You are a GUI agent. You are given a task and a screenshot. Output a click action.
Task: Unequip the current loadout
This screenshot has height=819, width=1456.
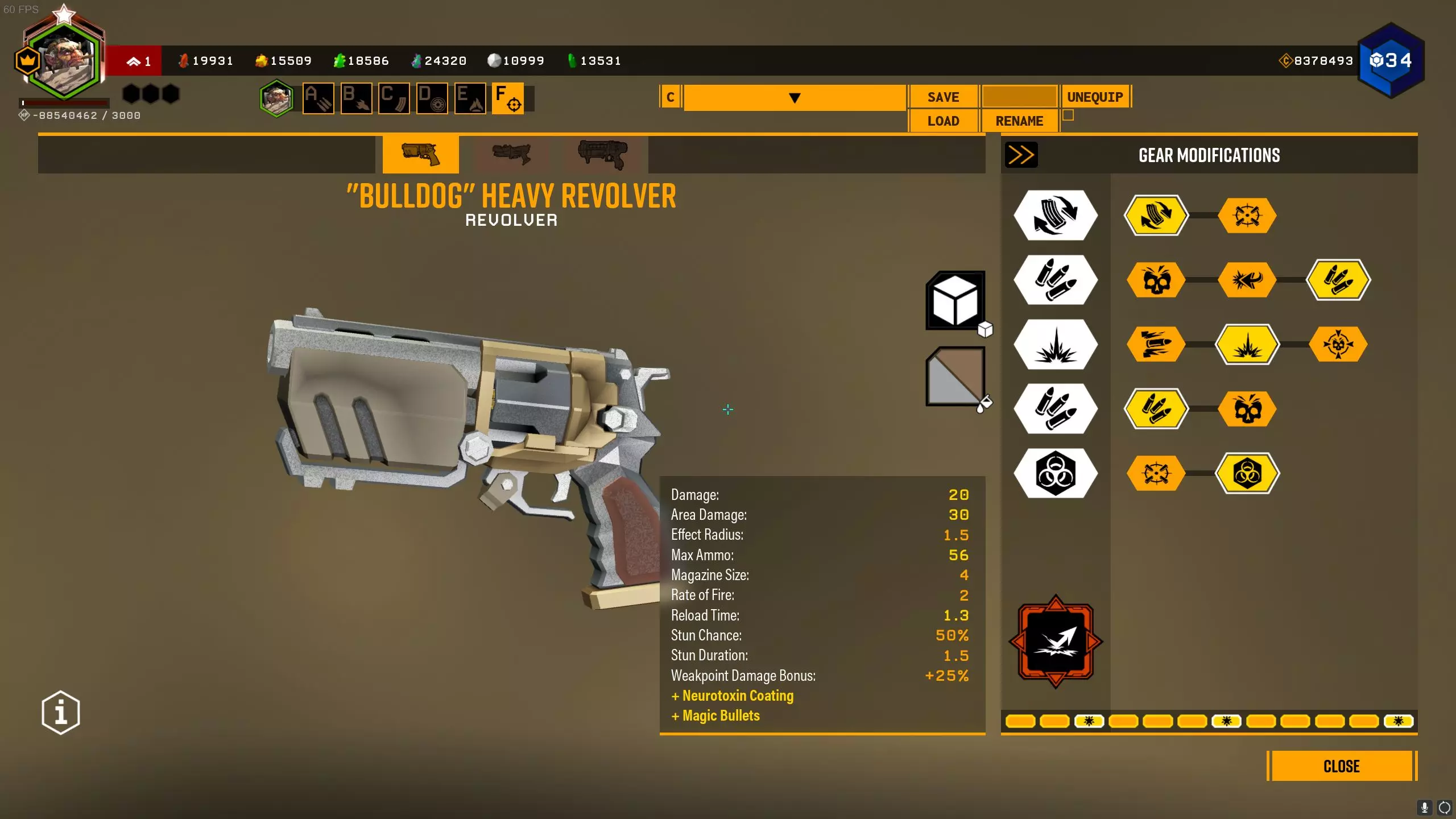coord(1095,97)
